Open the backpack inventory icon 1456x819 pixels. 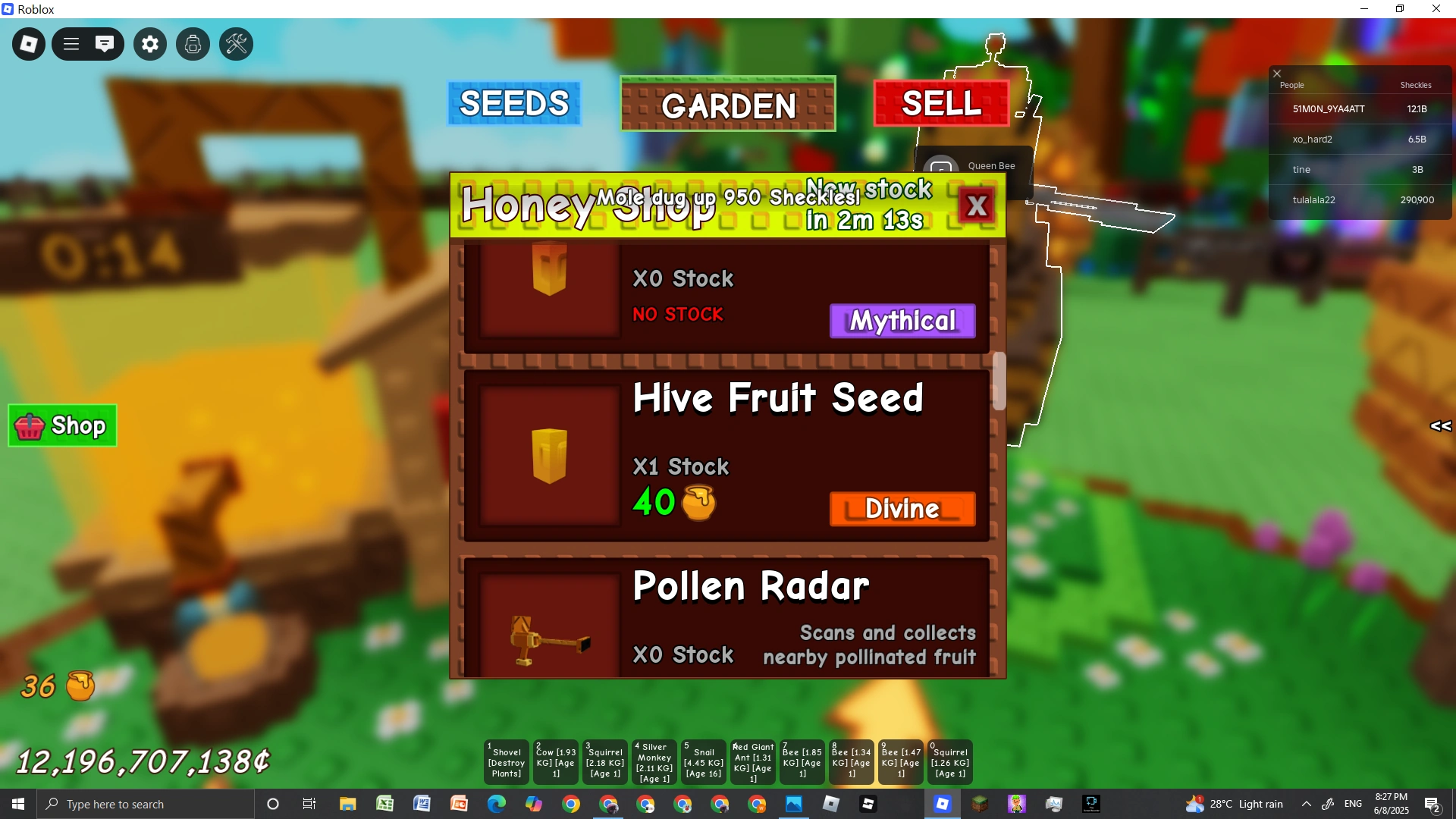(193, 43)
